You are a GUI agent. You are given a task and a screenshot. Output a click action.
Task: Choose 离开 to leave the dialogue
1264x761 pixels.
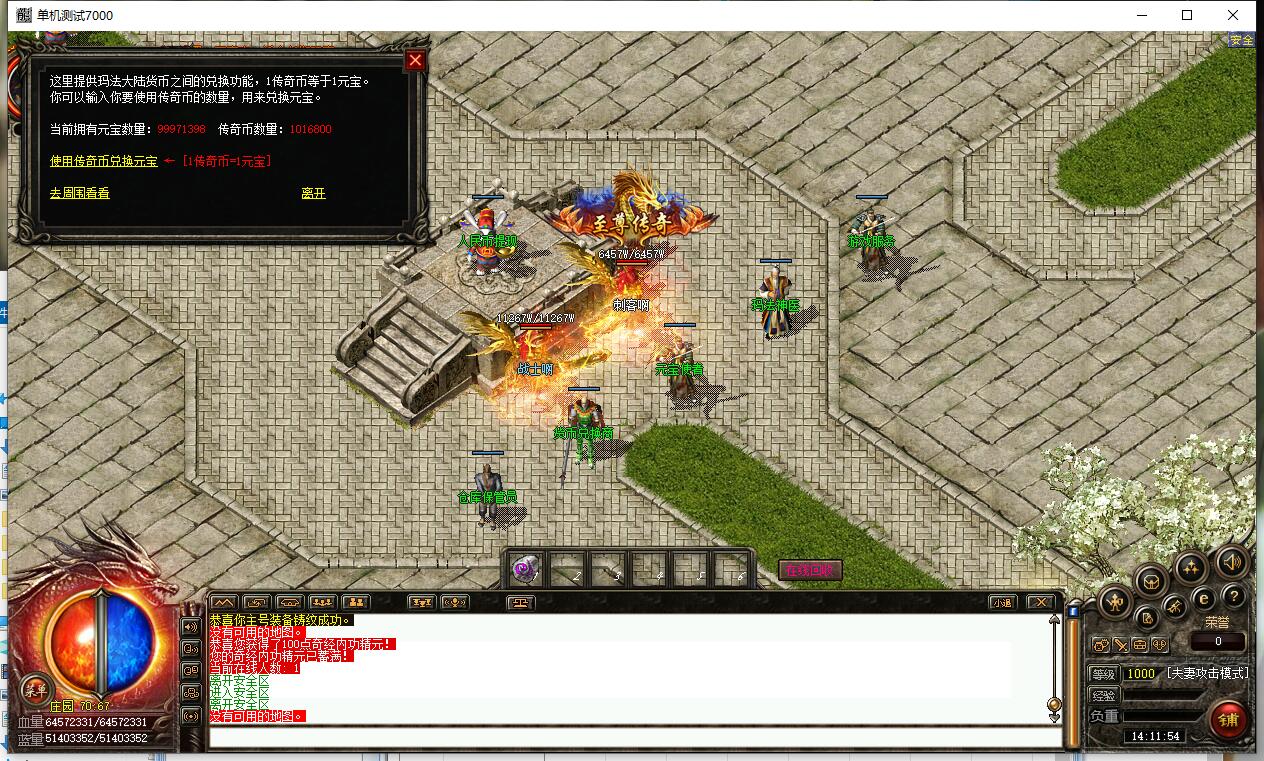click(x=313, y=193)
